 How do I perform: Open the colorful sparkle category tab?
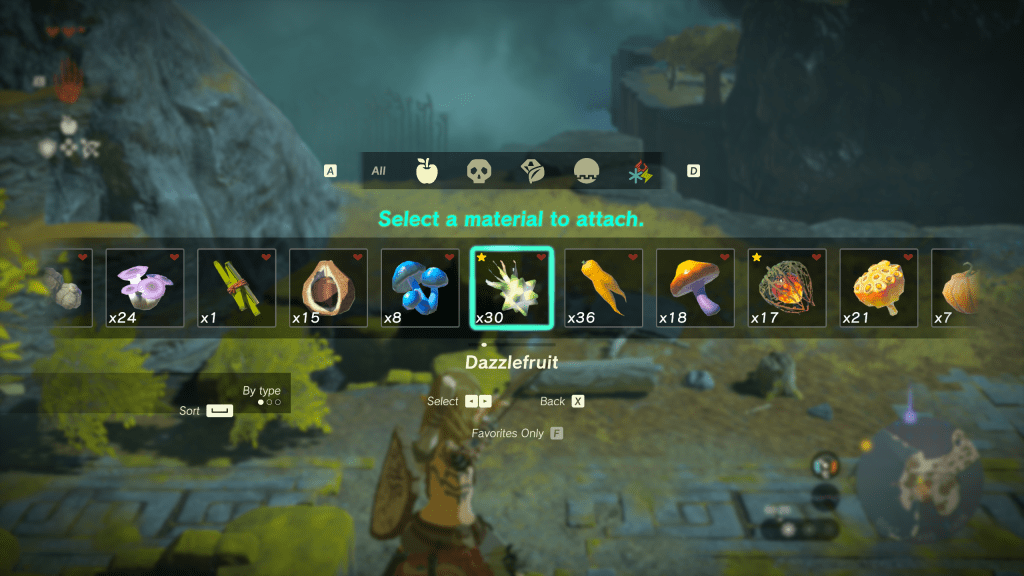[x=639, y=172]
